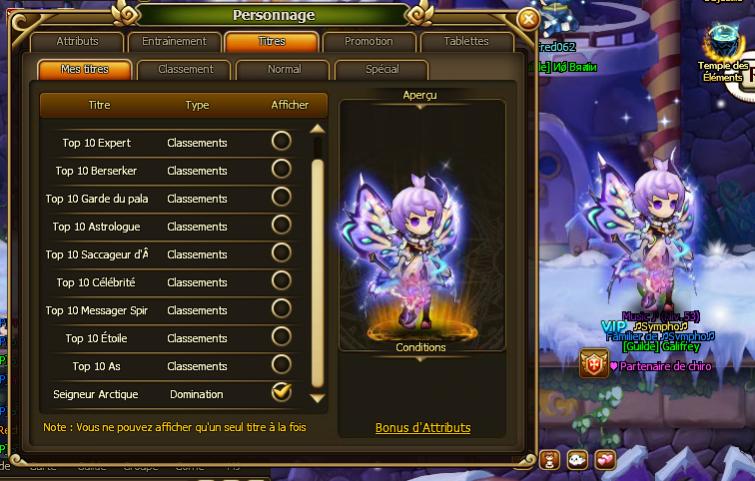Screen dimensions: 755x481
Task: Open the Normal titles sub-tab
Action: click(284, 70)
